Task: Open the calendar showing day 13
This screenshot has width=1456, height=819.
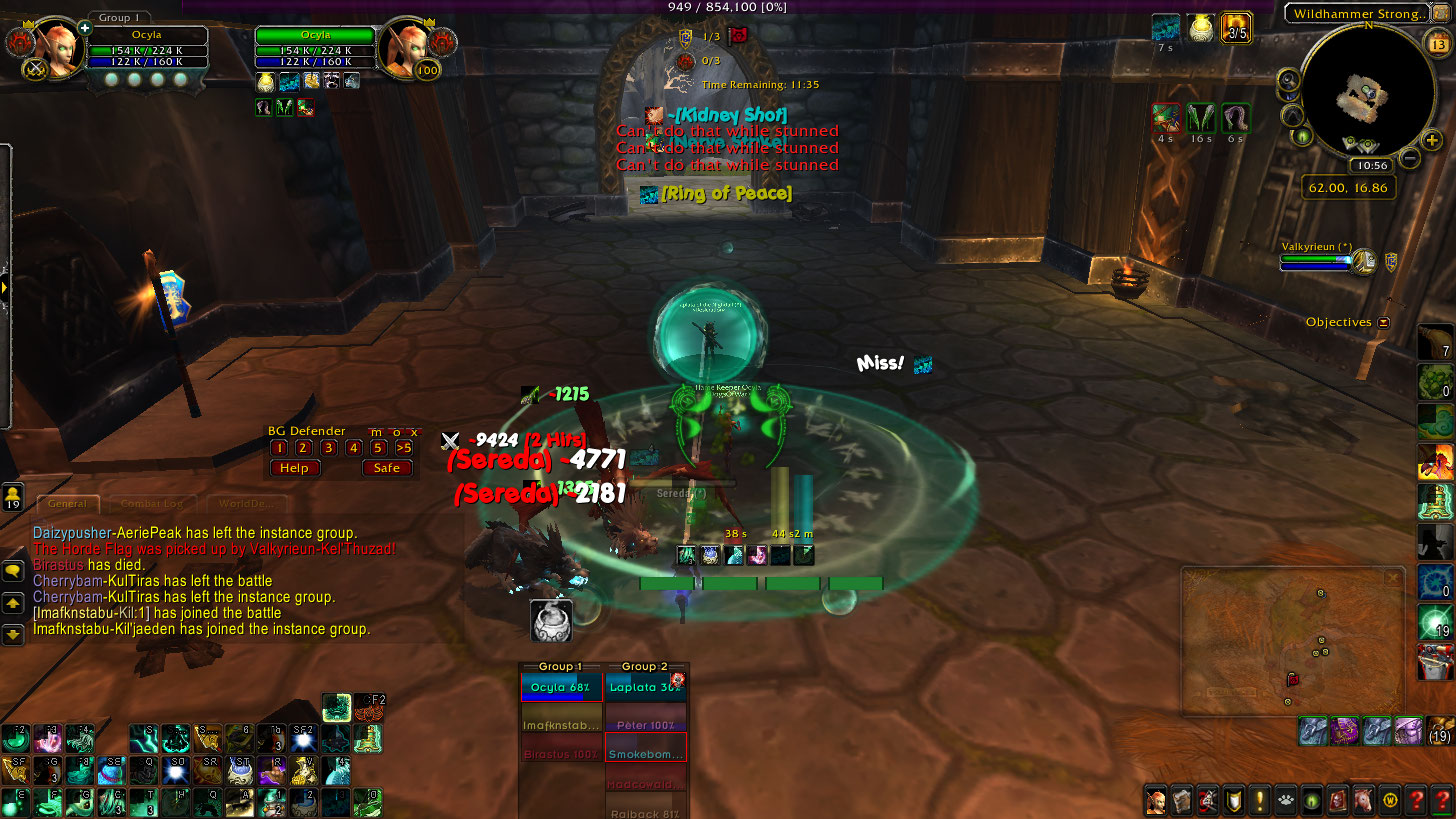Action: (x=1440, y=44)
